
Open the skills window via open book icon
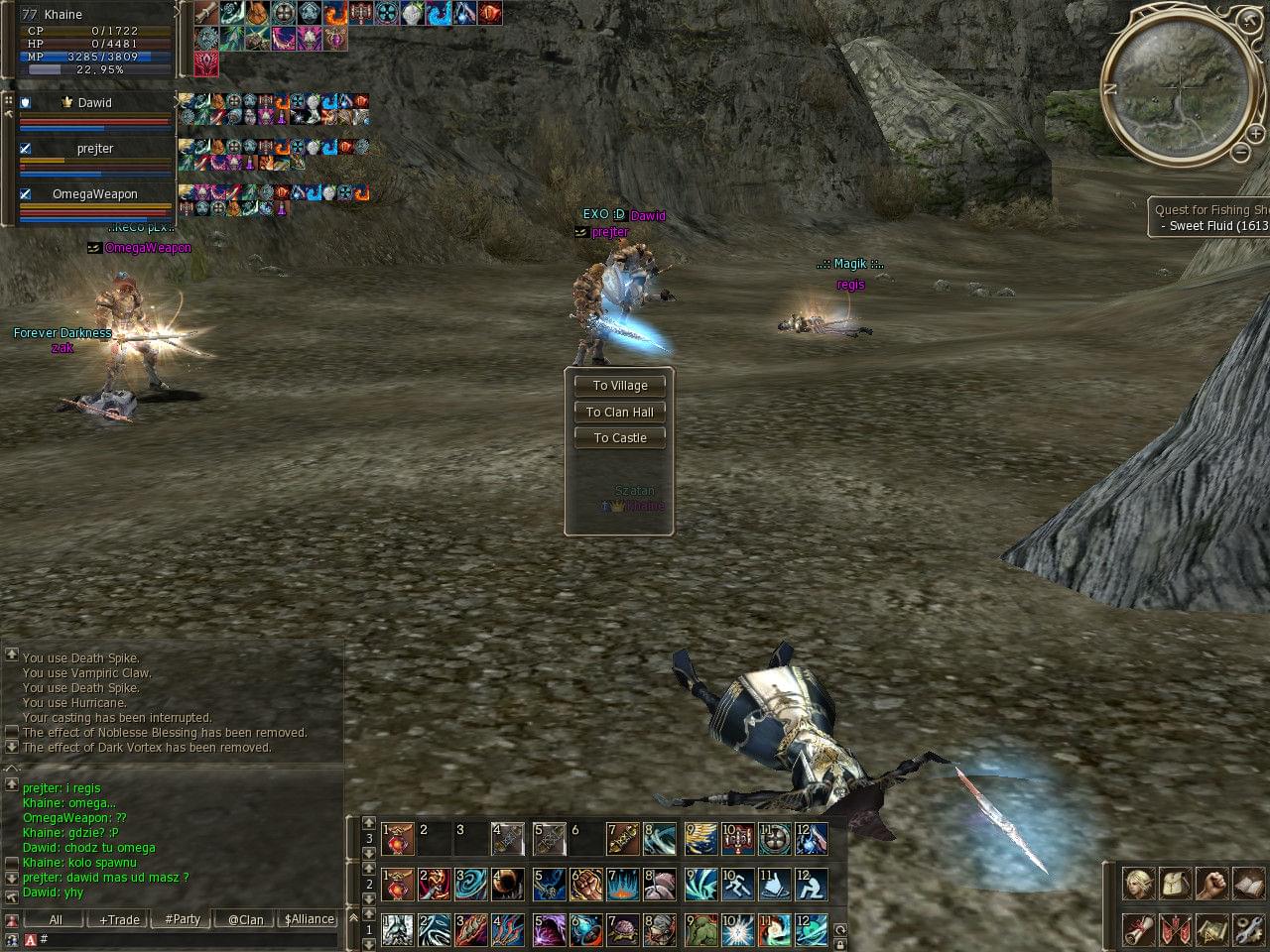1248,883
